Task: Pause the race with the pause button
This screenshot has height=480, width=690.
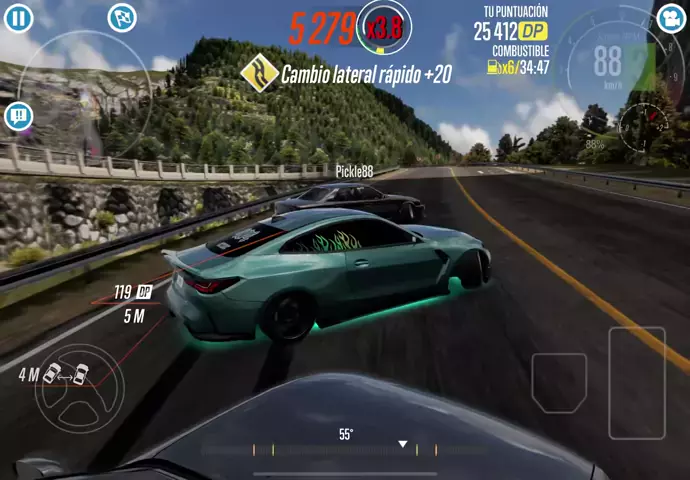Action: (19, 18)
